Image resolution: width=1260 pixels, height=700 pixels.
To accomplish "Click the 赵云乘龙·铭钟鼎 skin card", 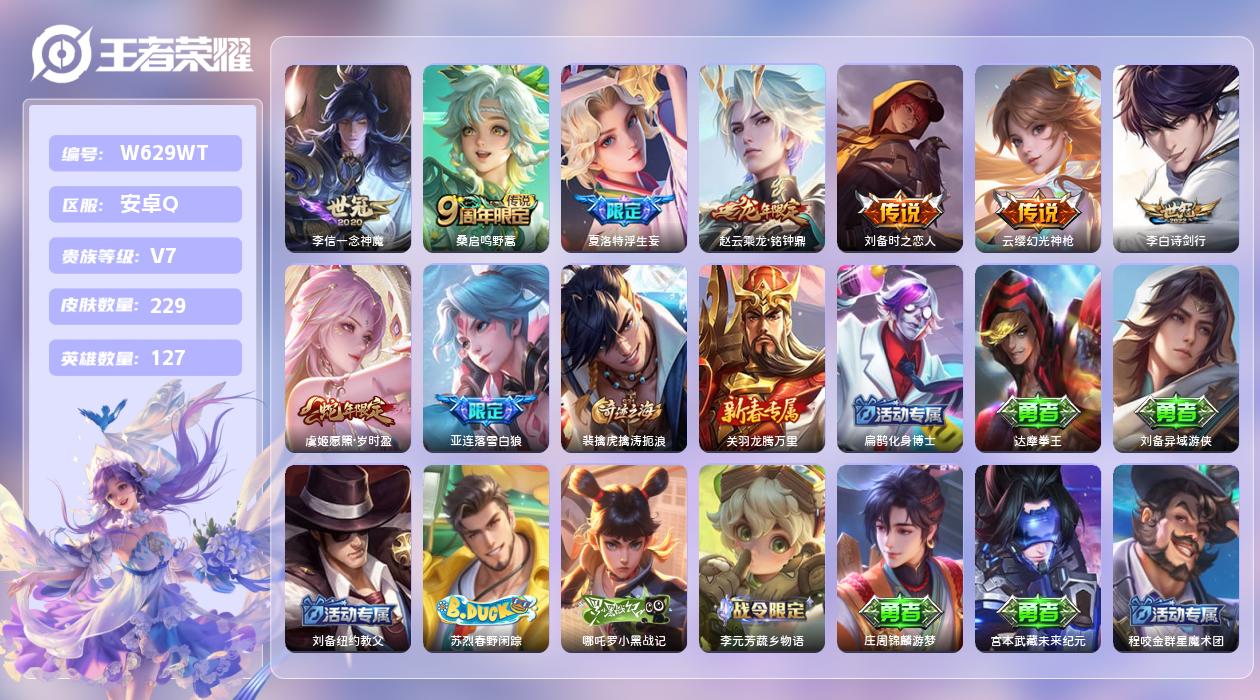I will [x=762, y=158].
